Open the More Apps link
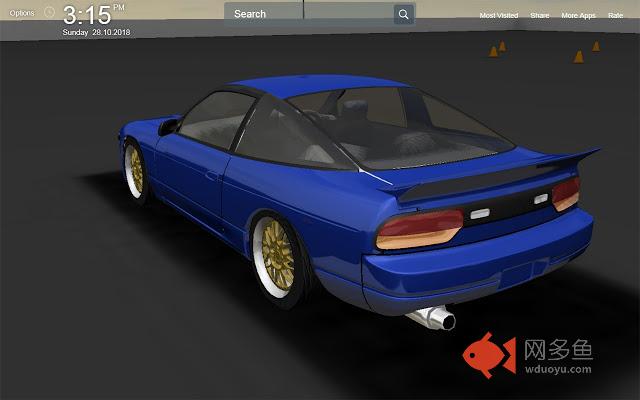Image resolution: width=640 pixels, height=400 pixels. 578,16
